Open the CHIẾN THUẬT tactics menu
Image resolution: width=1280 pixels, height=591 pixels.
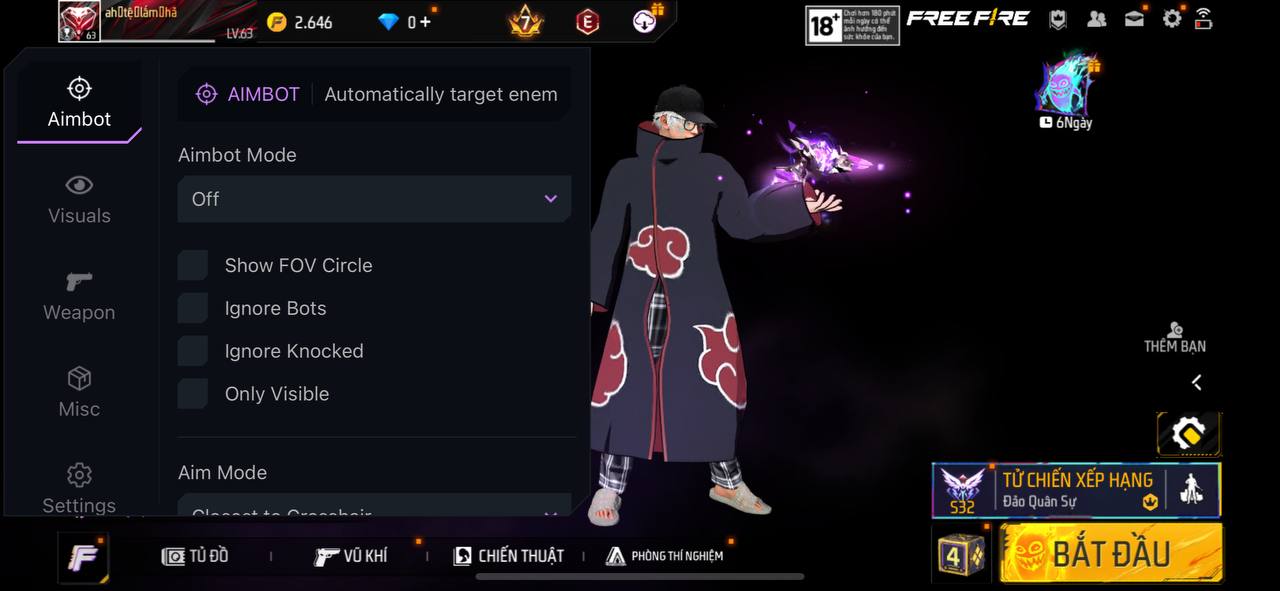[509, 556]
